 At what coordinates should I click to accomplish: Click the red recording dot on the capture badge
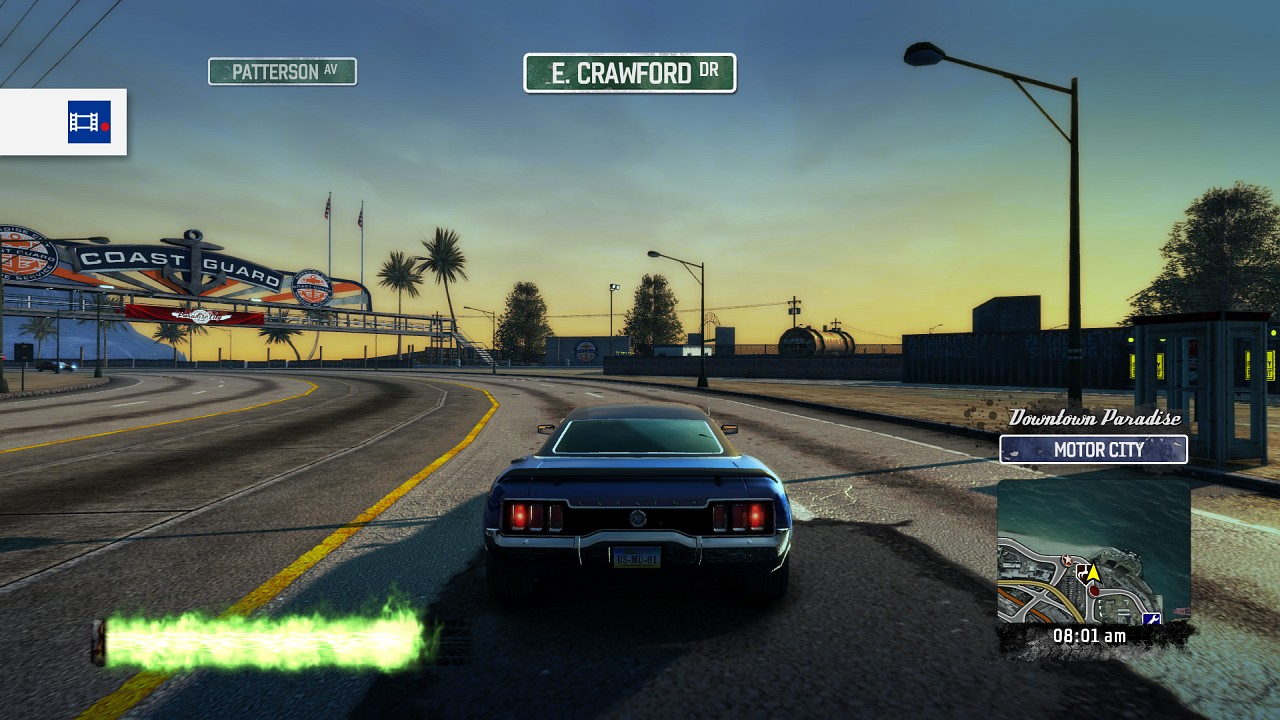pos(105,126)
